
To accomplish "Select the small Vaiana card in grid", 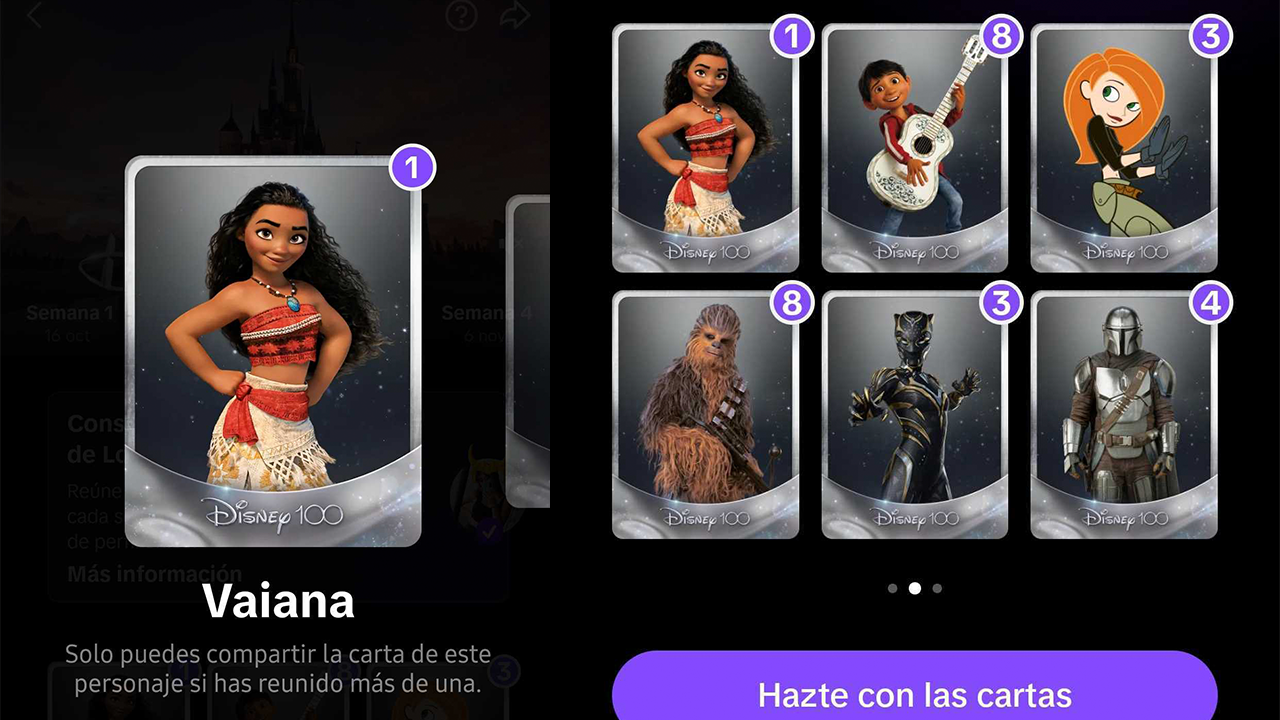I will click(705, 150).
